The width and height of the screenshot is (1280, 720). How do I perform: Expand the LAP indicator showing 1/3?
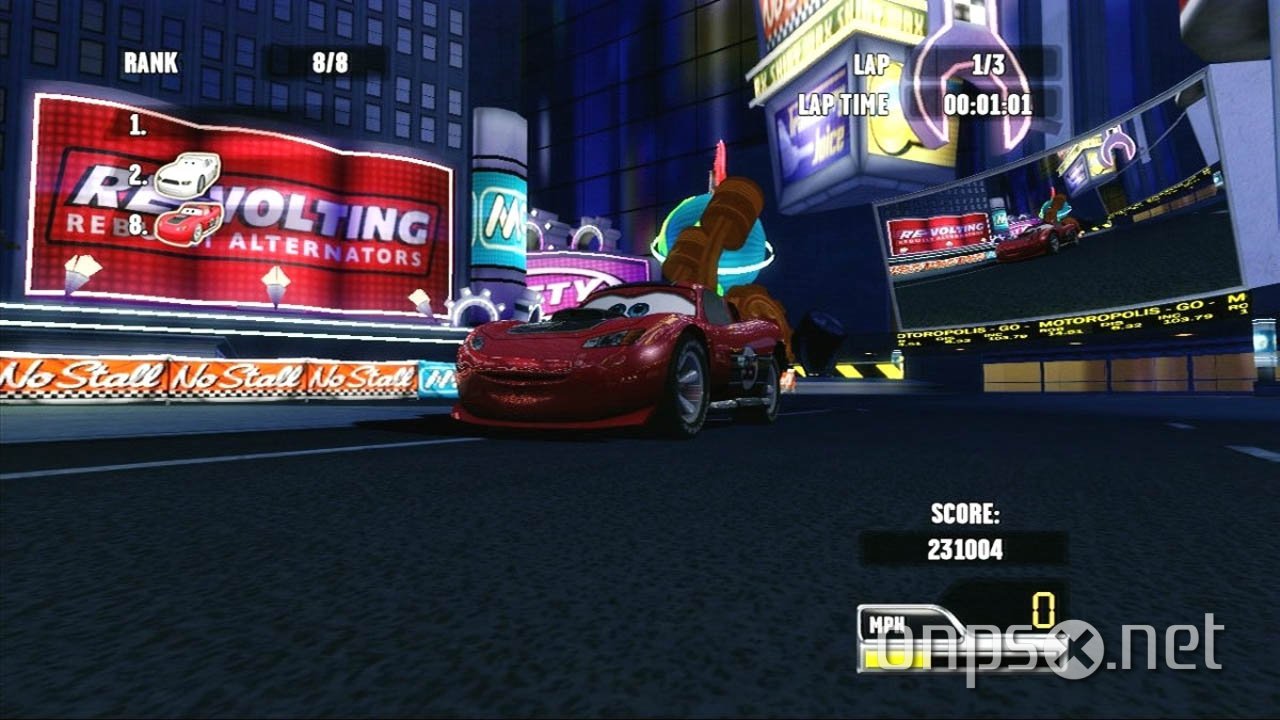tap(985, 62)
